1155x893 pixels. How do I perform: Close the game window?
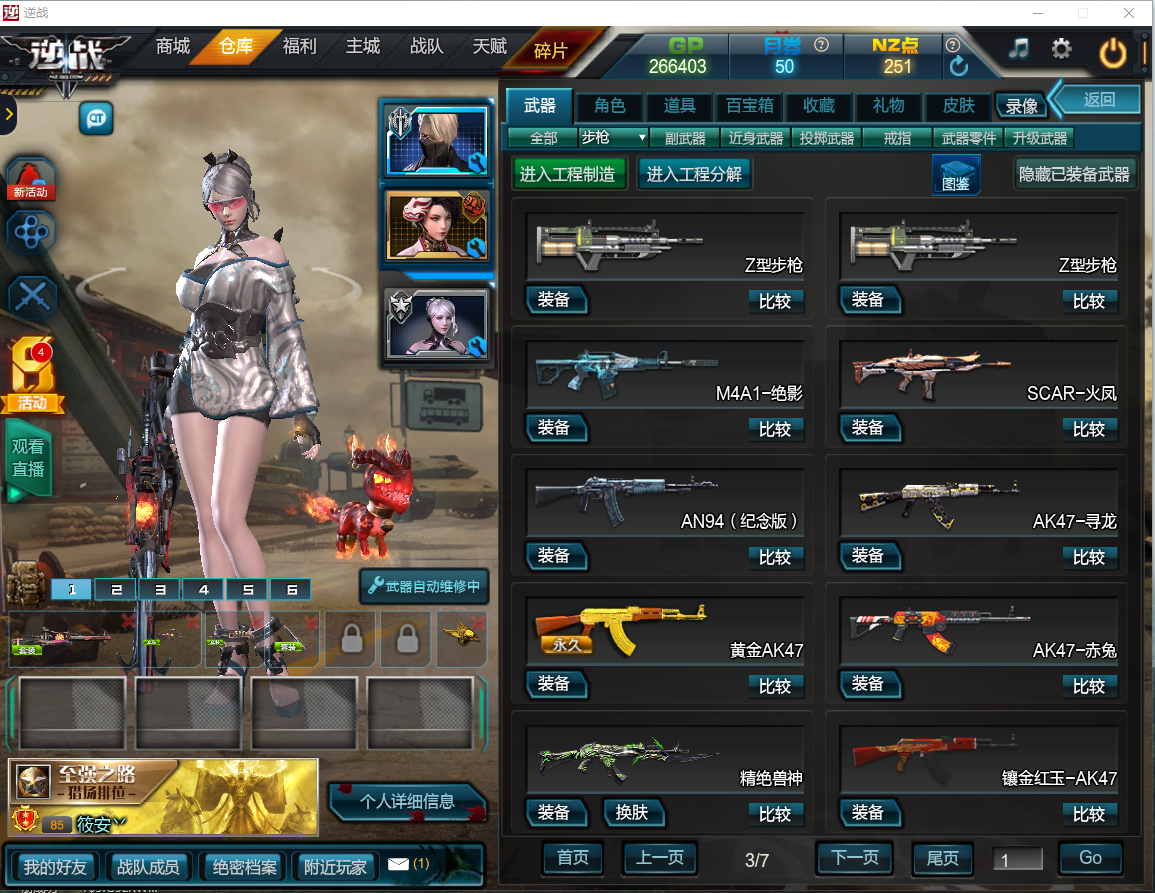tap(1128, 13)
